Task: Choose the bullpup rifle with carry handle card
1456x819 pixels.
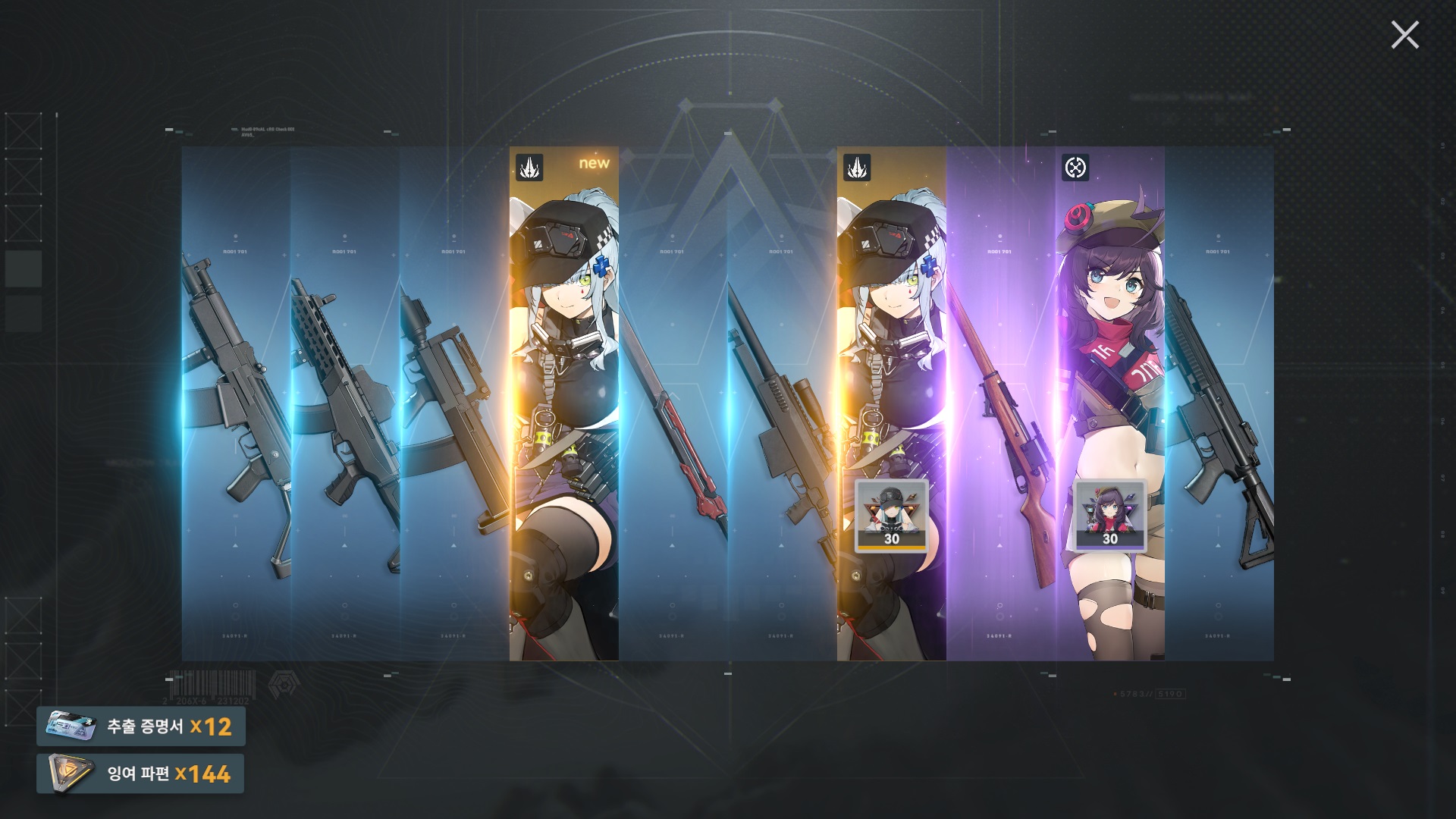Action: tap(455, 402)
